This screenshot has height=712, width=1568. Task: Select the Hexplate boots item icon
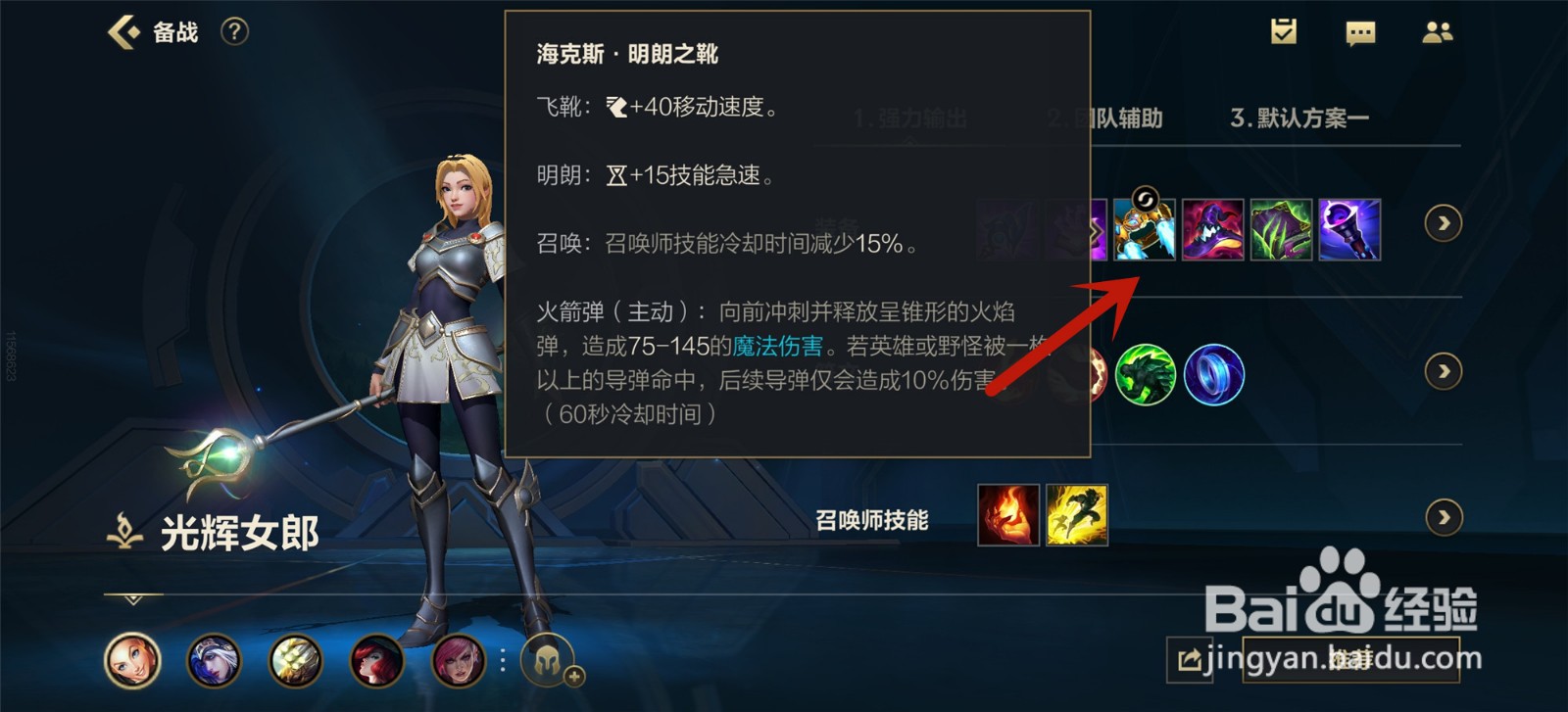click(1145, 227)
